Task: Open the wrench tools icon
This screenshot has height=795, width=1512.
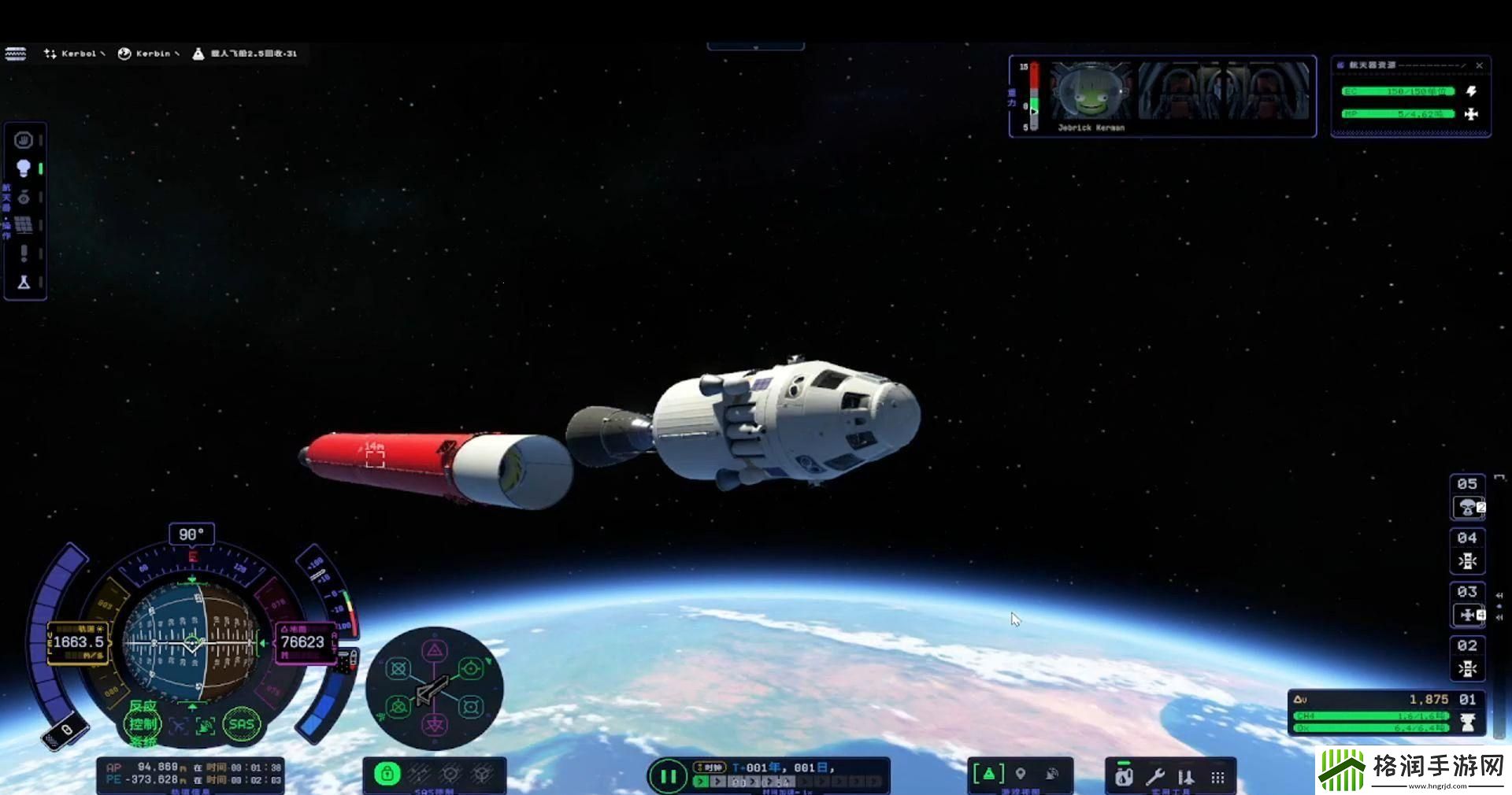Action: (1155, 777)
